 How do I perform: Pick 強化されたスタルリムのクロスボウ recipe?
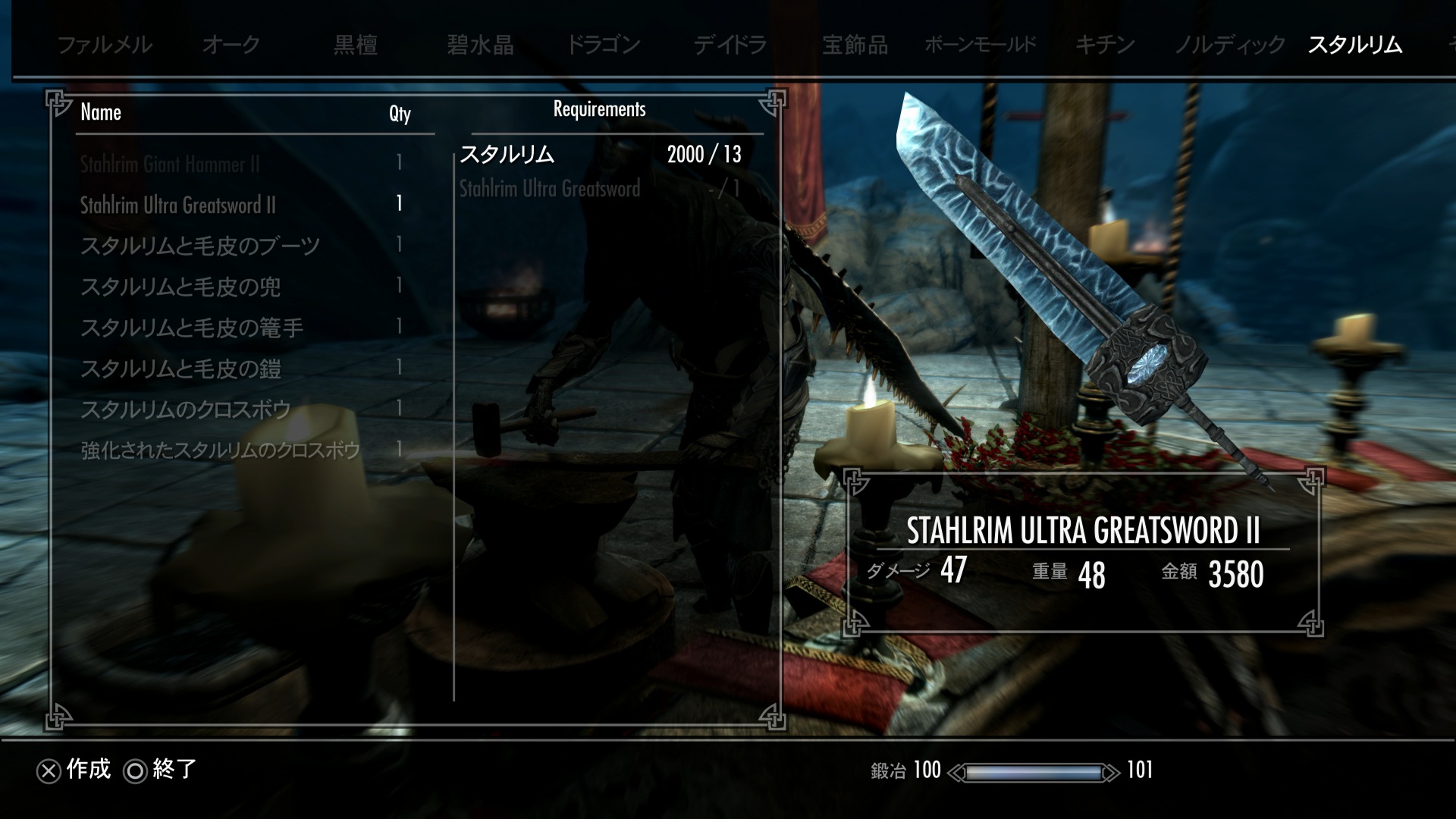tap(220, 450)
